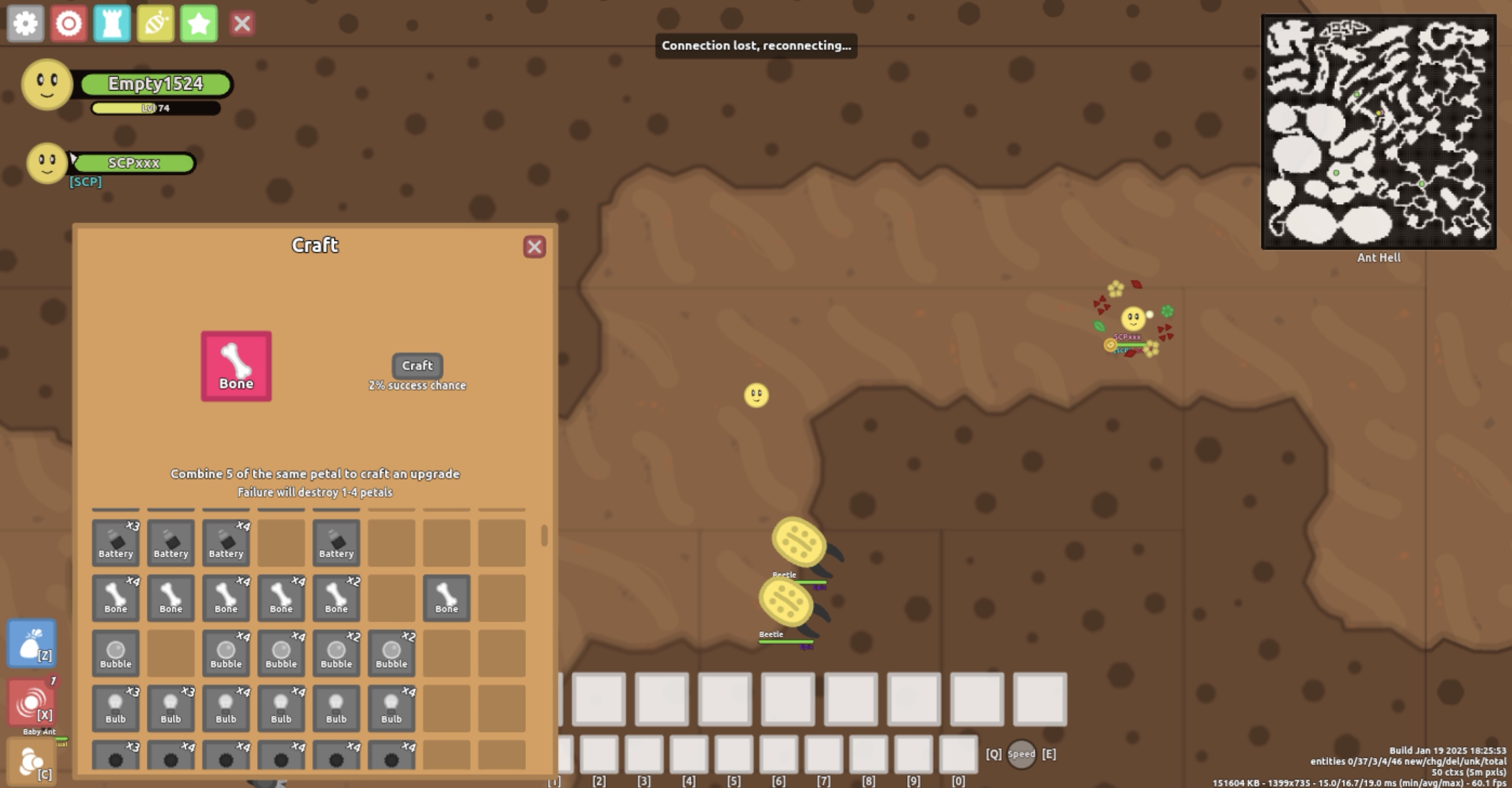Open the yellow bee icon menu
Viewport: 1512px width, 788px height.
click(156, 23)
